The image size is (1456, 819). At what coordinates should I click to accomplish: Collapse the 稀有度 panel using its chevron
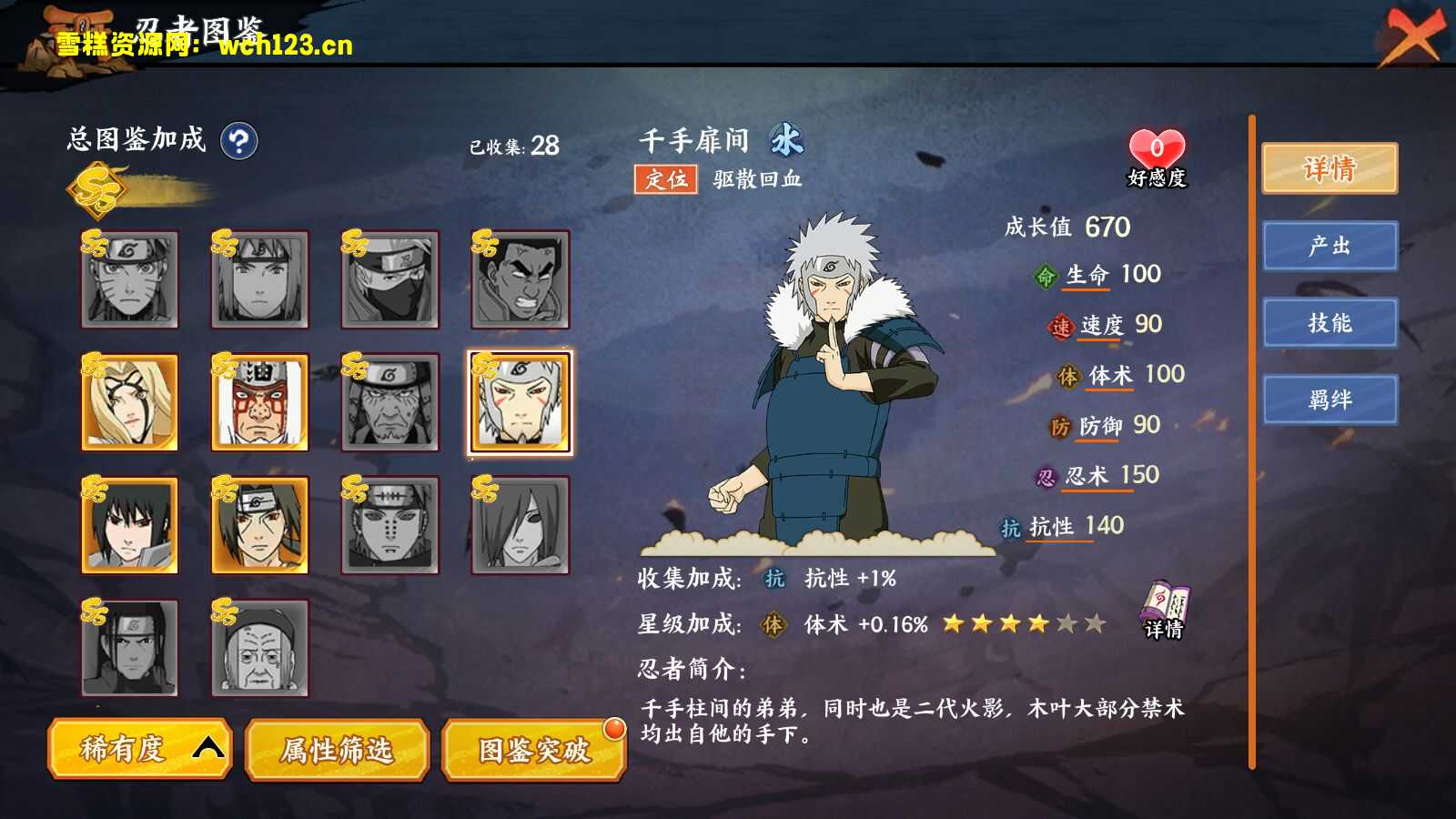point(208,747)
